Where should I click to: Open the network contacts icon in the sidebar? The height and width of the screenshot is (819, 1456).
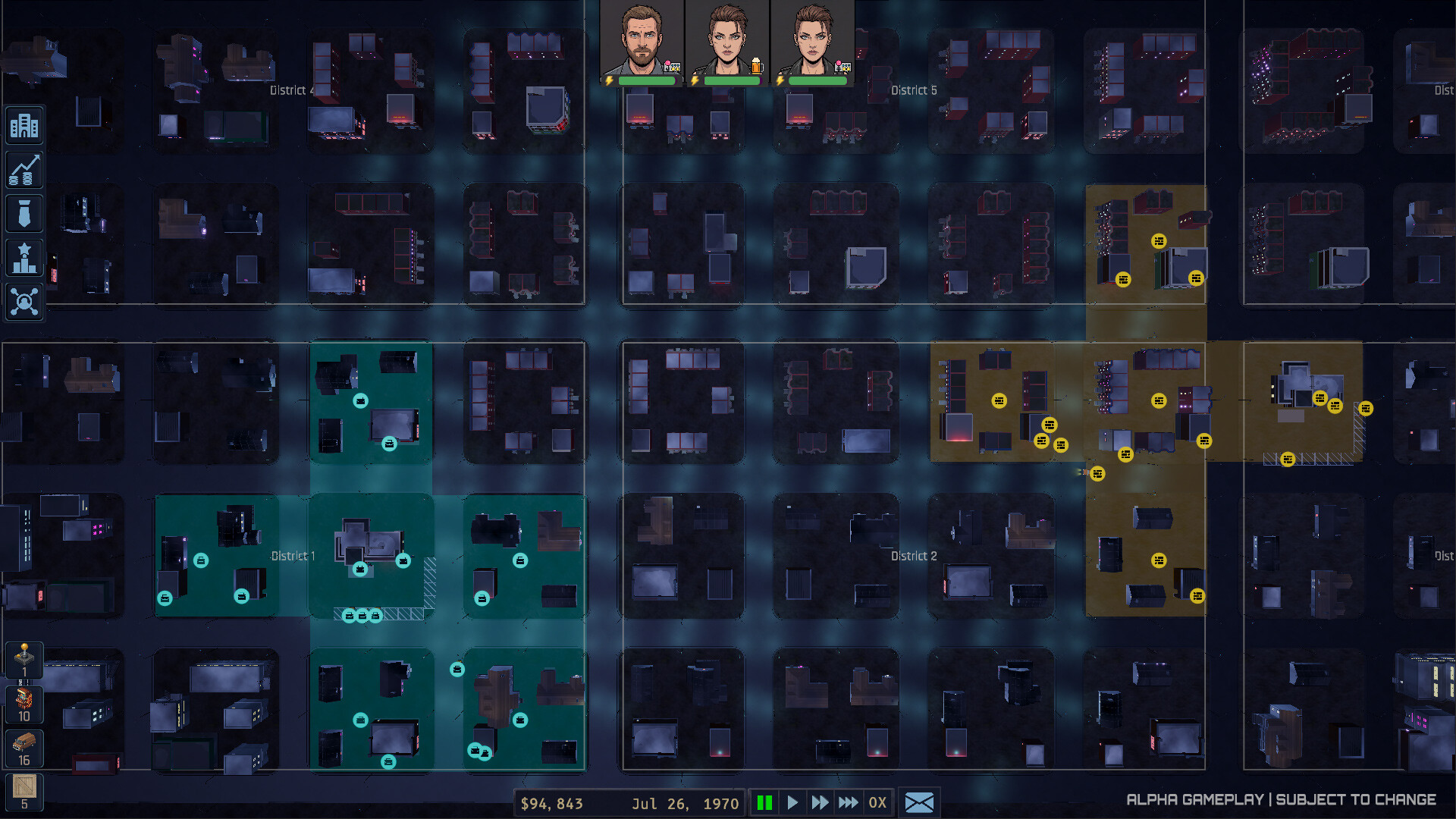(x=24, y=301)
